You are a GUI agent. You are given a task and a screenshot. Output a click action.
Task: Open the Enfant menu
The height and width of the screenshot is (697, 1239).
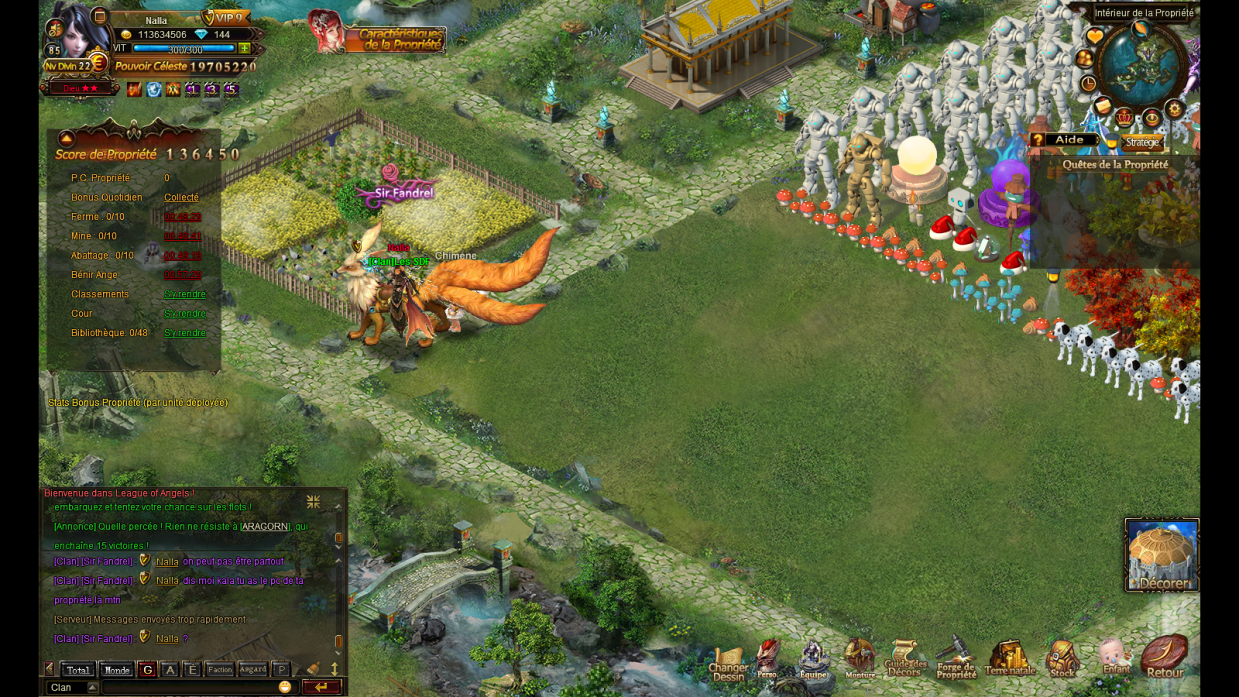pos(1114,658)
